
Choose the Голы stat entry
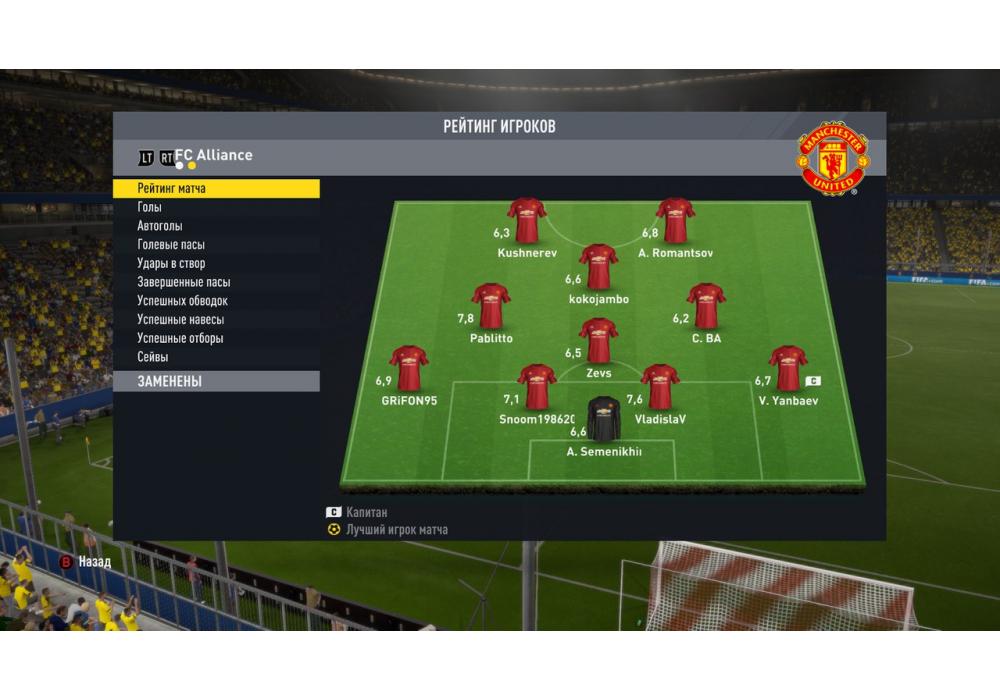pos(150,207)
